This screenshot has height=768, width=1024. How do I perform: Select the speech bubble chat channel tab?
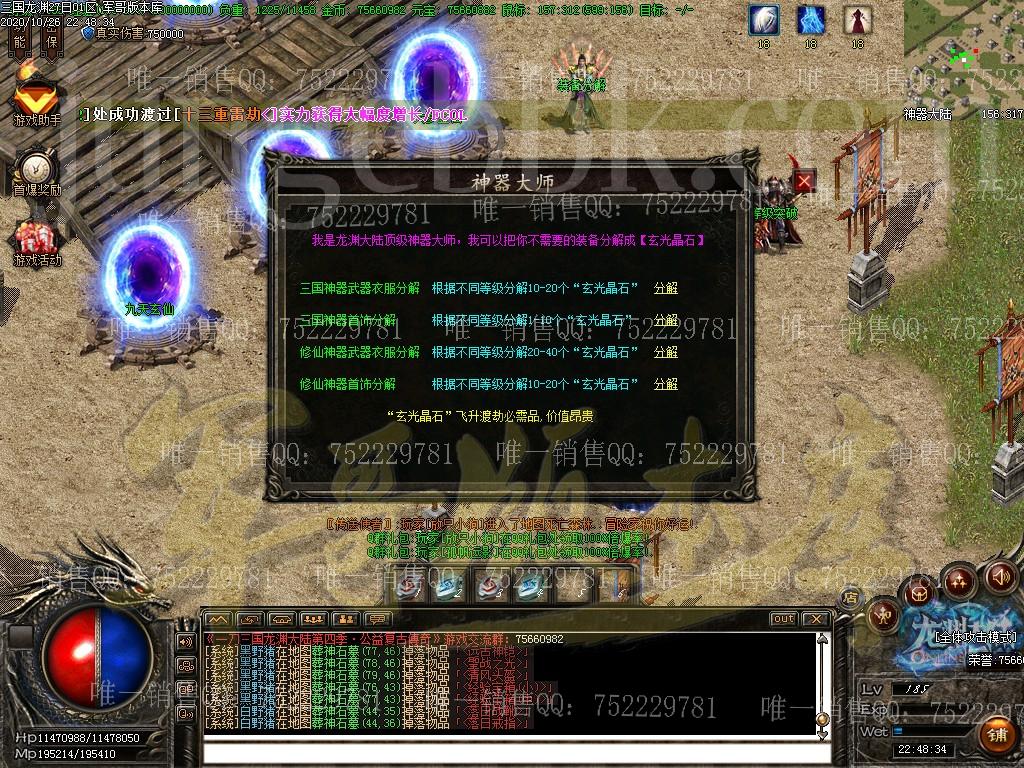click(378, 619)
